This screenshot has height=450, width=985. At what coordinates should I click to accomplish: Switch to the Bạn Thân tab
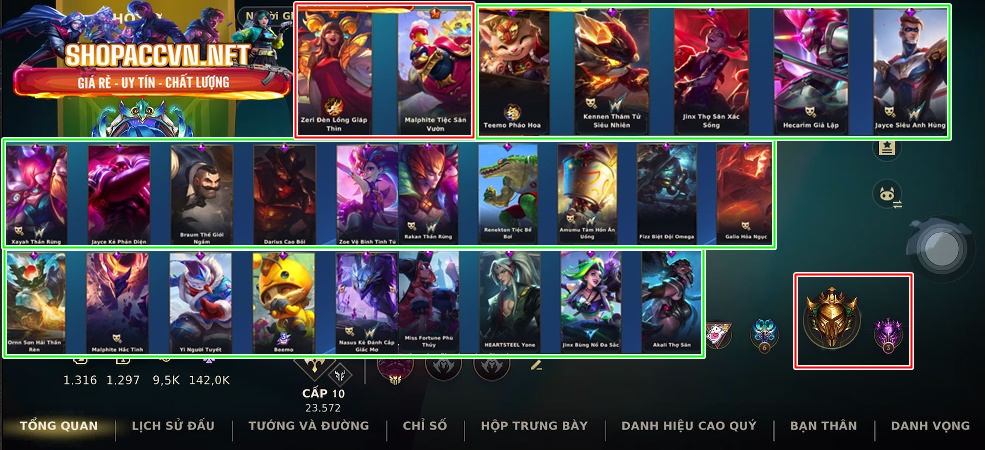click(x=823, y=426)
